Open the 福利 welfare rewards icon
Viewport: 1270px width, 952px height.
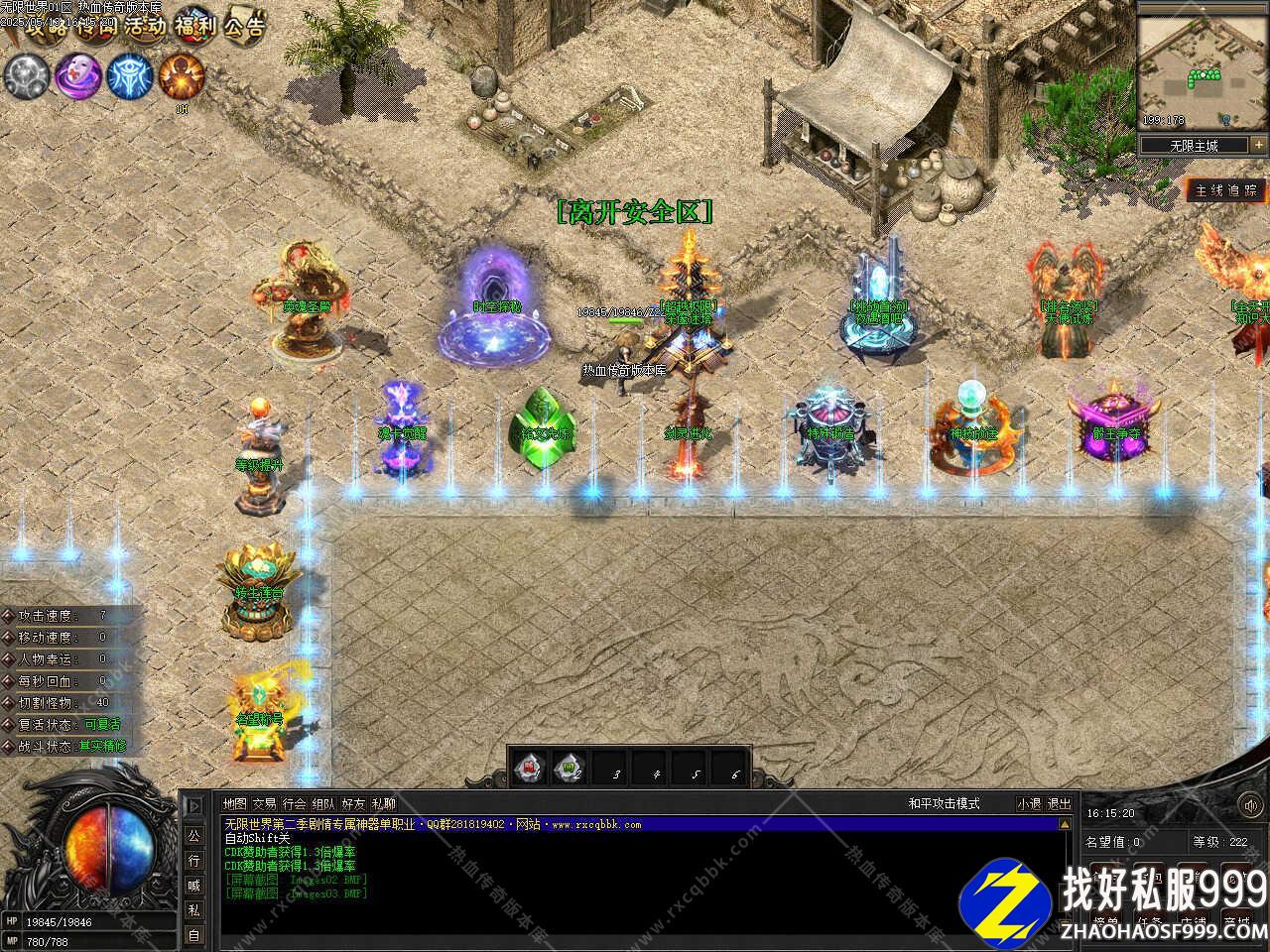click(x=195, y=27)
